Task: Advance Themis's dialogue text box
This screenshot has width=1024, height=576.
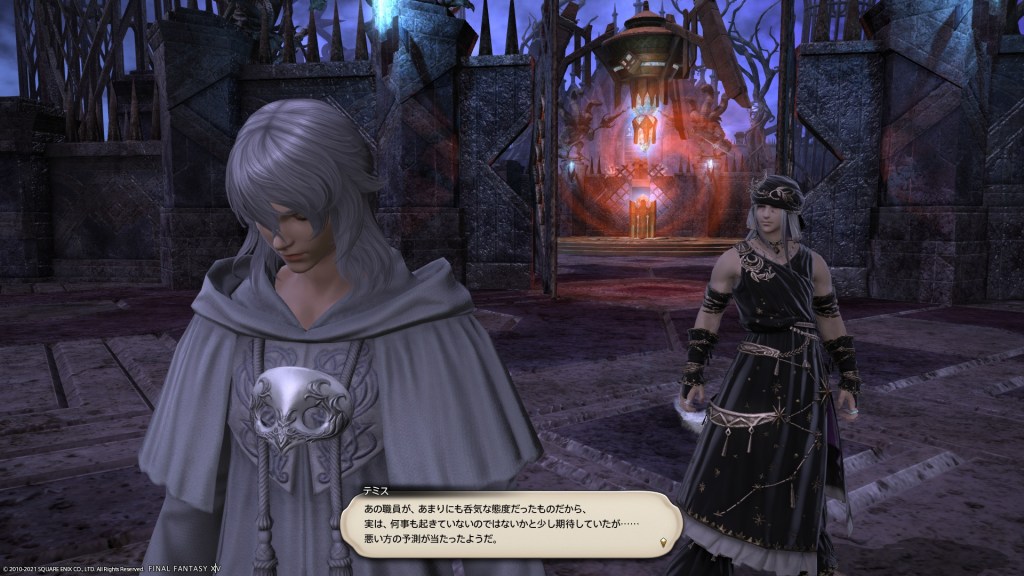Action: click(x=510, y=523)
